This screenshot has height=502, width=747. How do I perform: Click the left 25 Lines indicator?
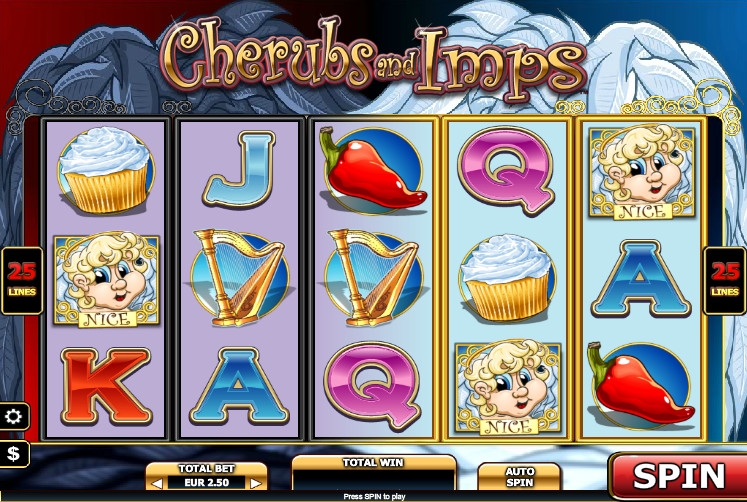pyautogui.click(x=17, y=280)
